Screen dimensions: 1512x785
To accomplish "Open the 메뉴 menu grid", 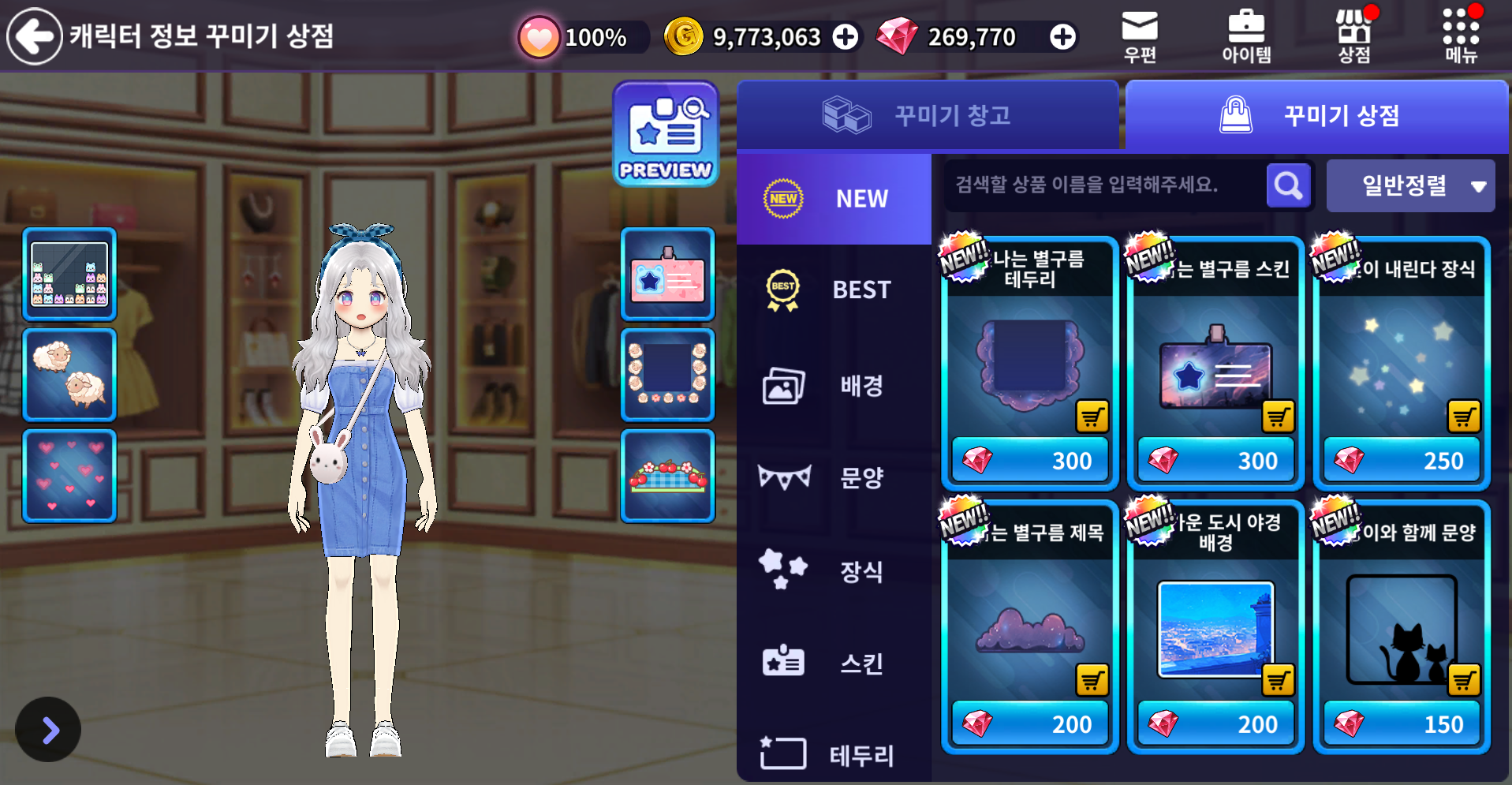I will point(1461,36).
